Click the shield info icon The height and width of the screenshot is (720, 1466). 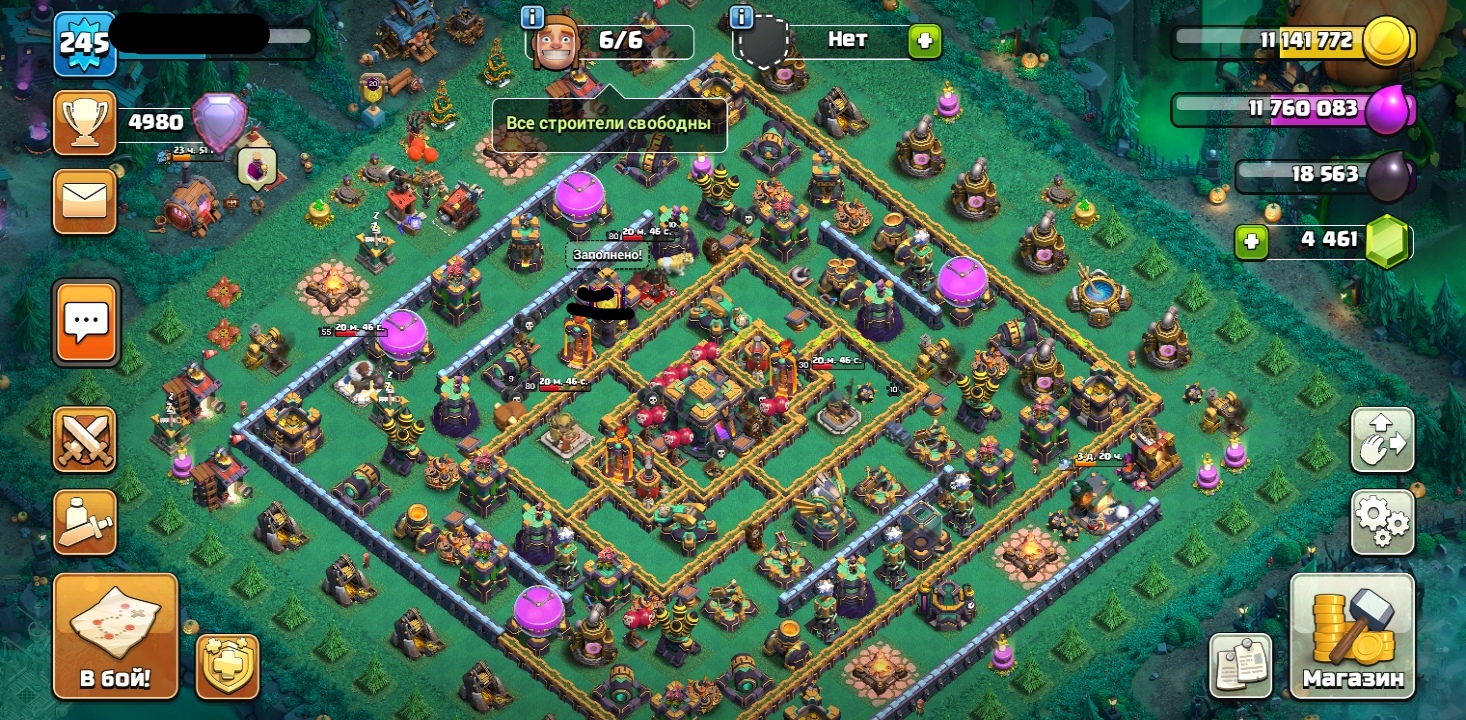click(741, 17)
